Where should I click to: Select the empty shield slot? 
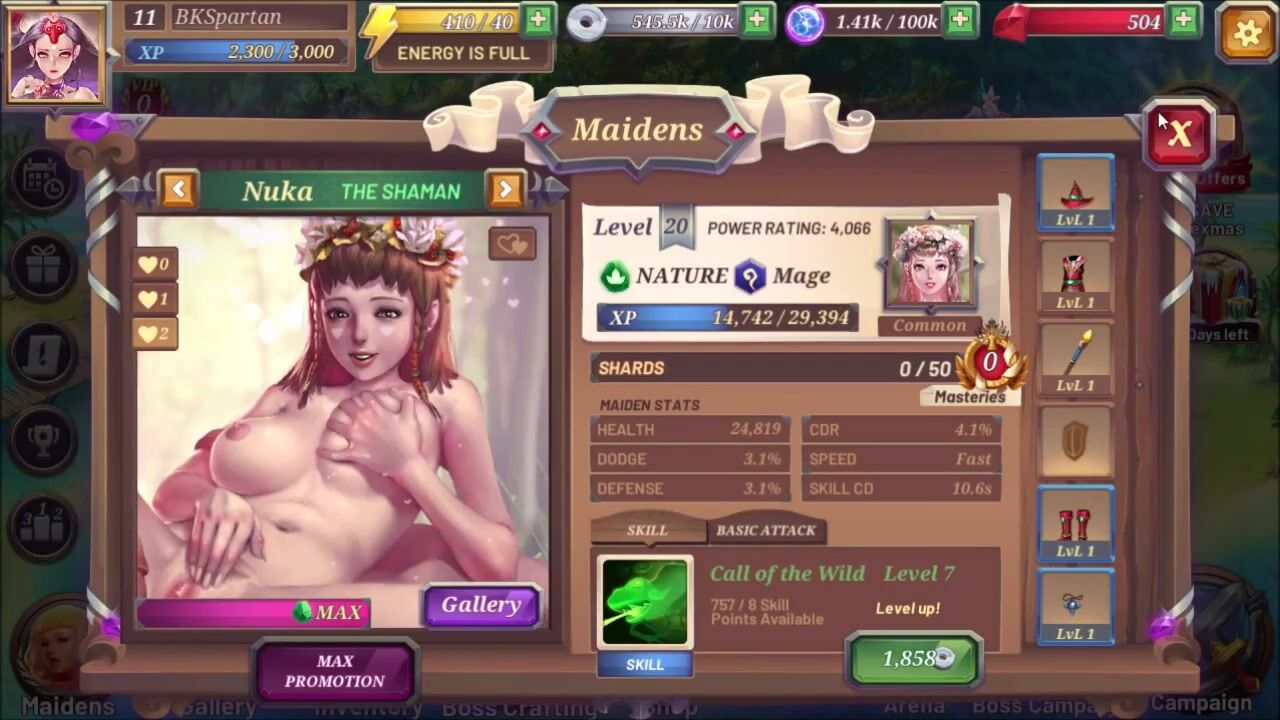click(x=1075, y=442)
